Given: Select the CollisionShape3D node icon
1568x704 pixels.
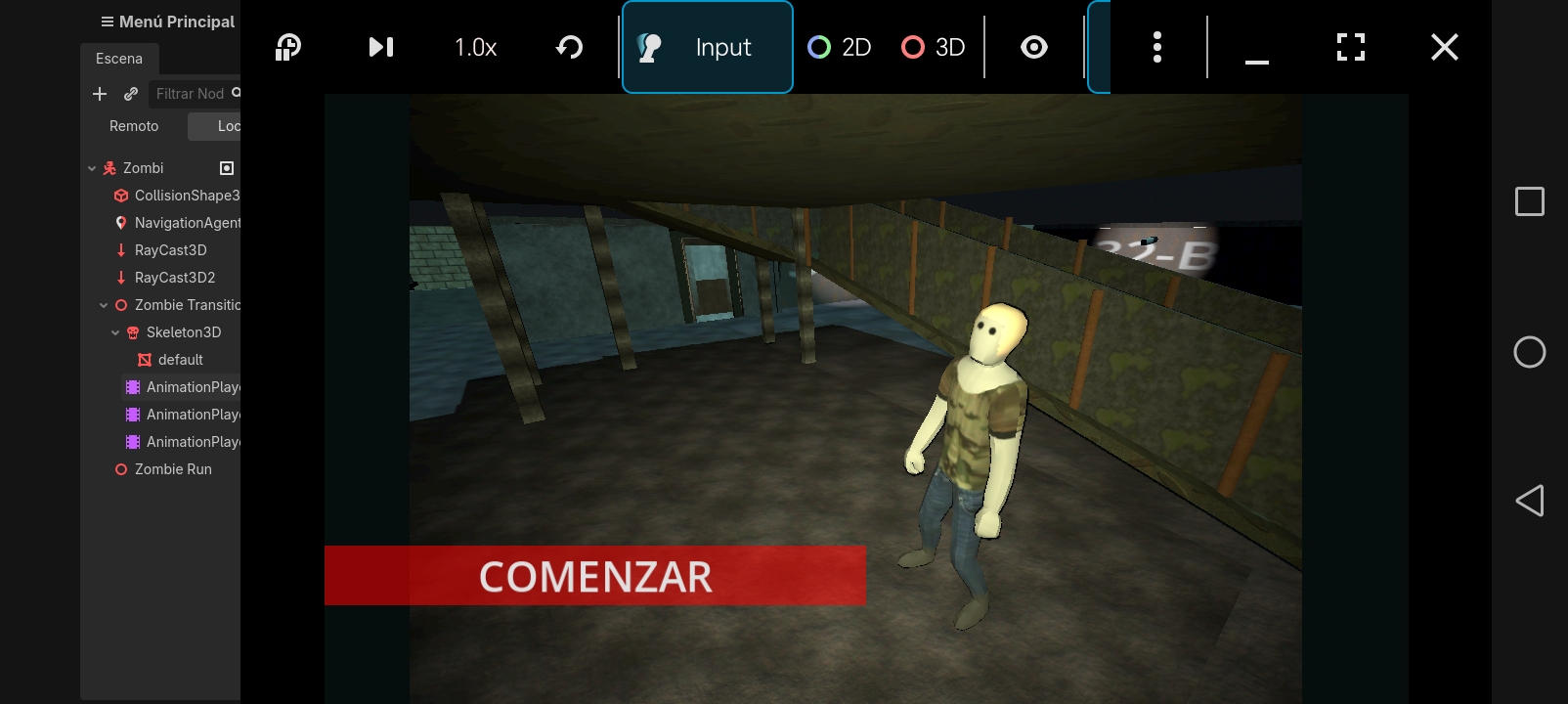Looking at the screenshot, I should pos(119,196).
